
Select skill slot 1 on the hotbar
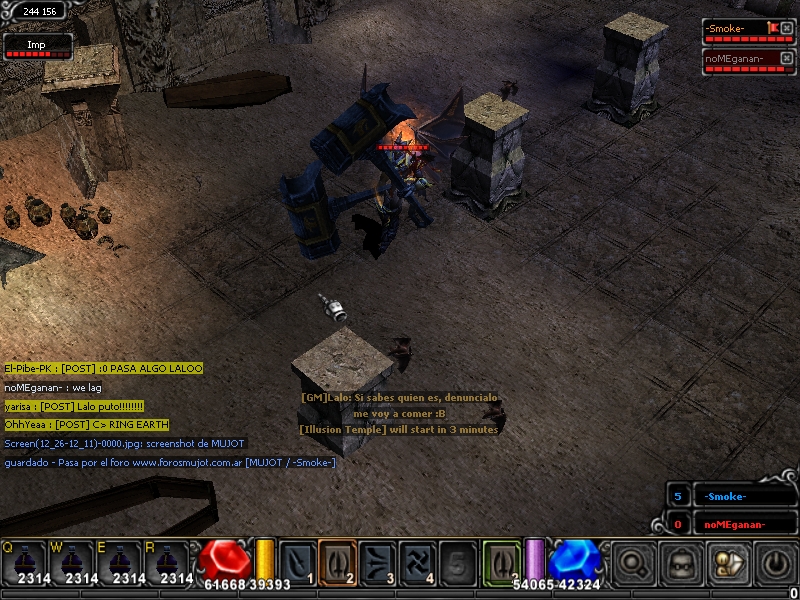[298, 561]
